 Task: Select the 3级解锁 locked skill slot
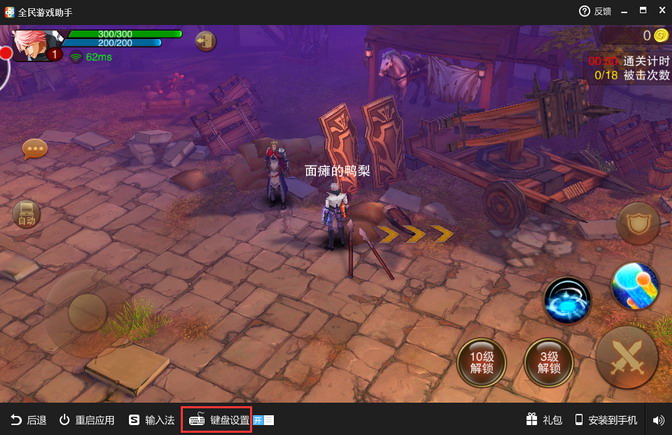click(547, 361)
